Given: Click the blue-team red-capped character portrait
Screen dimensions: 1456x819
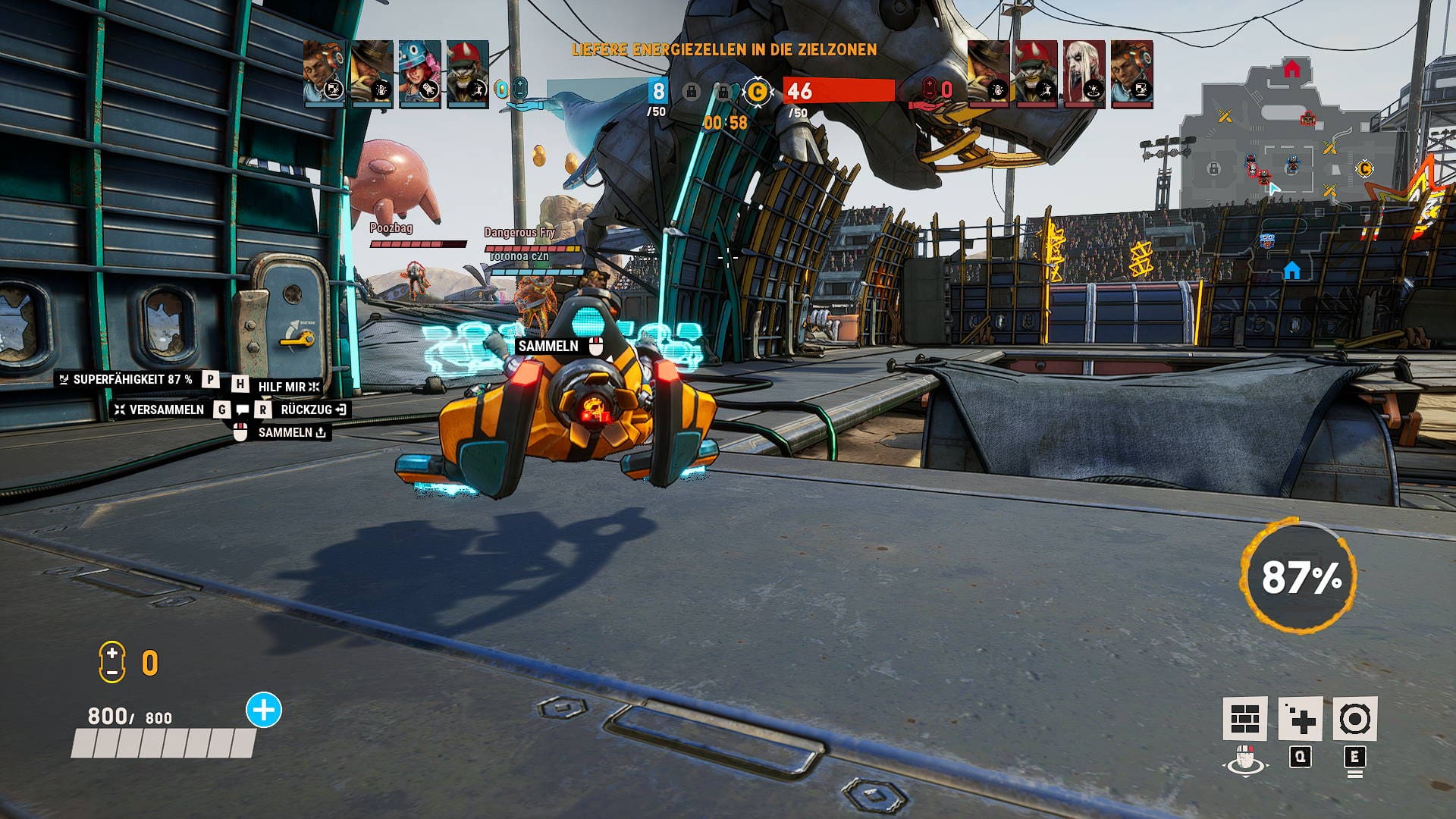Looking at the screenshot, I should [x=467, y=74].
